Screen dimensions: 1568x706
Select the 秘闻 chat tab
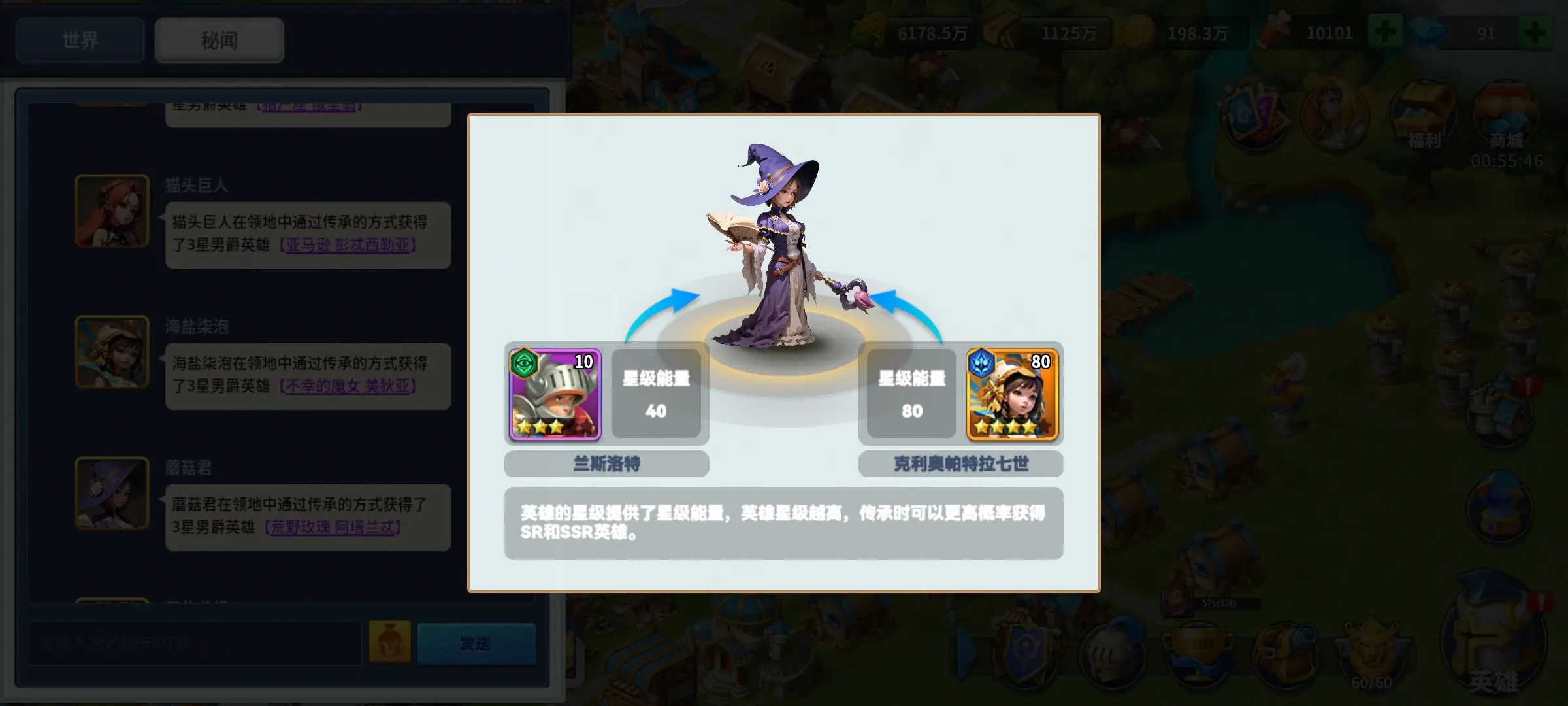(218, 40)
